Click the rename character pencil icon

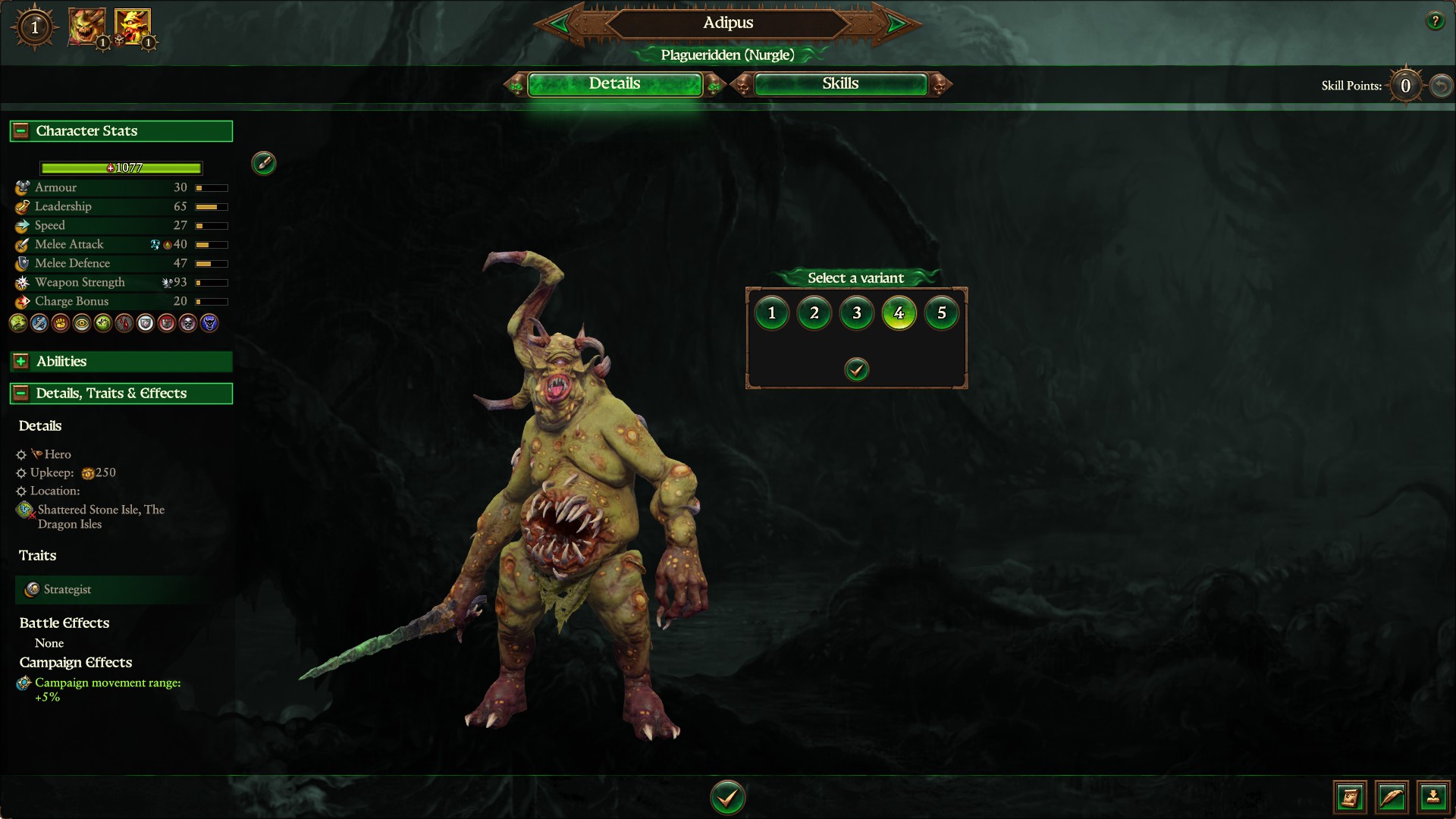pos(264,163)
